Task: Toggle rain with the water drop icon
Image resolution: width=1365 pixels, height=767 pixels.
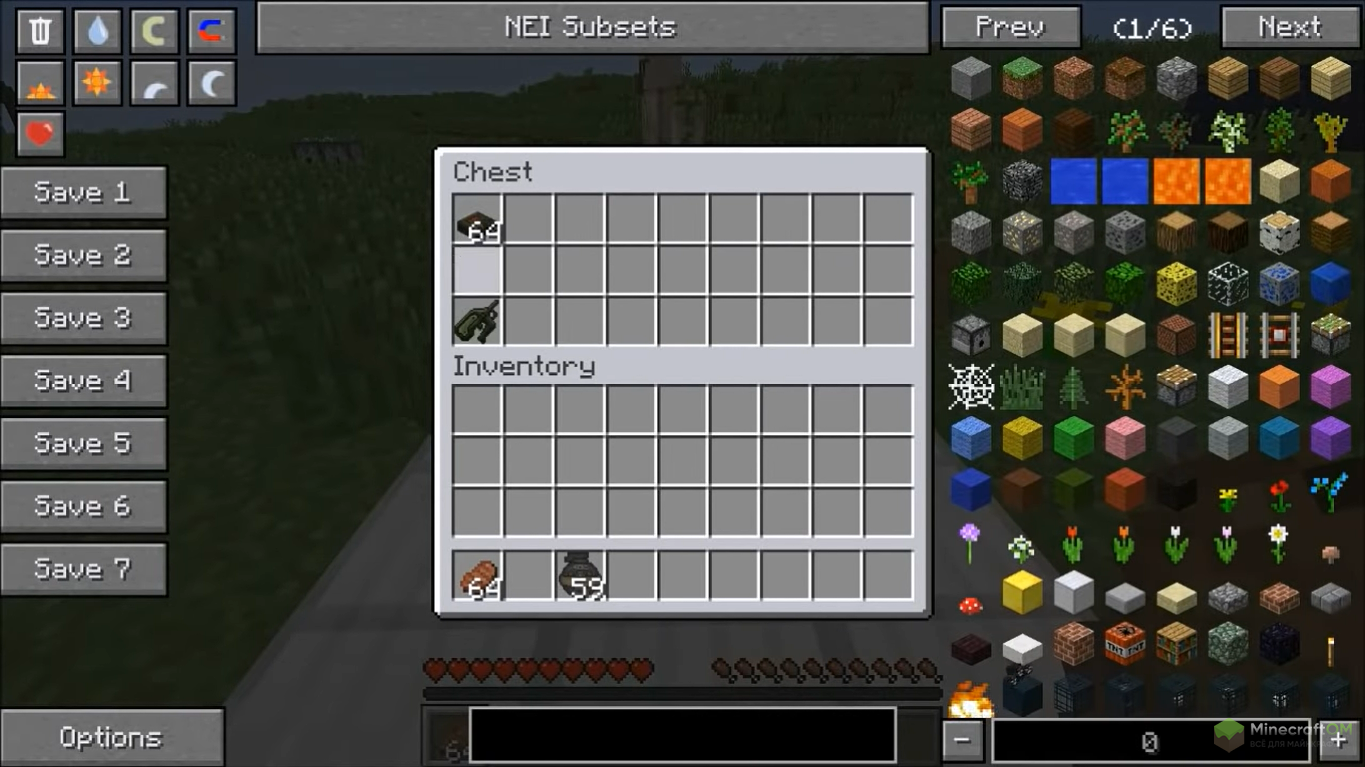Action: (x=97, y=31)
